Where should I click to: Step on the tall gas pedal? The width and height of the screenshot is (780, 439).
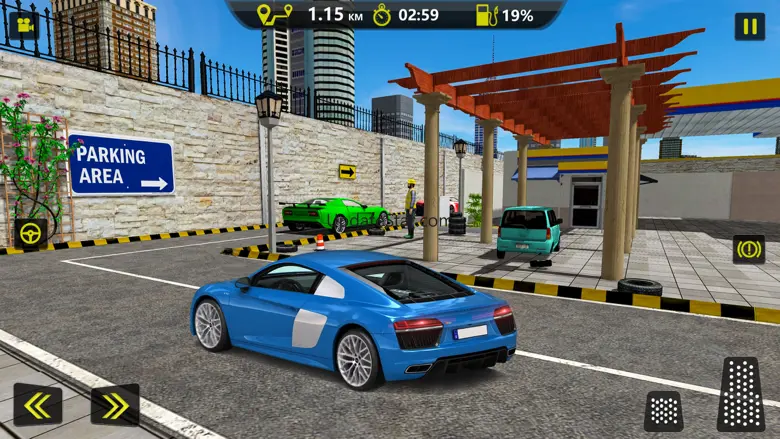tap(741, 394)
